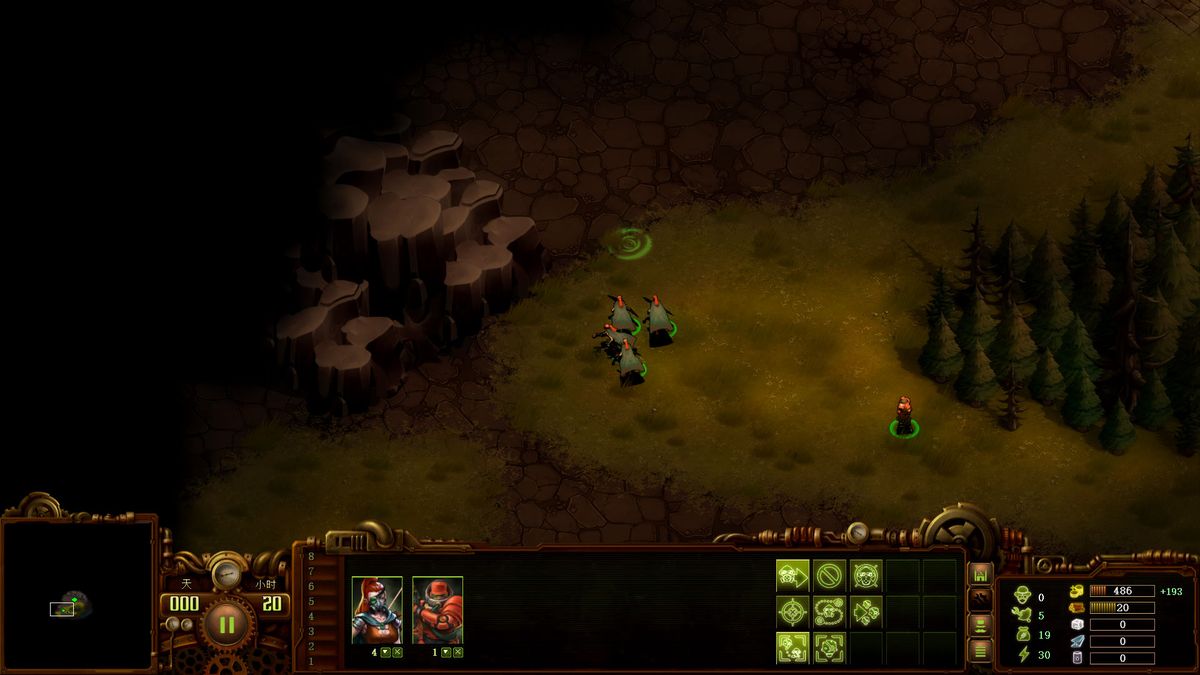Open the list menu side button
Screen dimensions: 1200x675
tap(981, 651)
